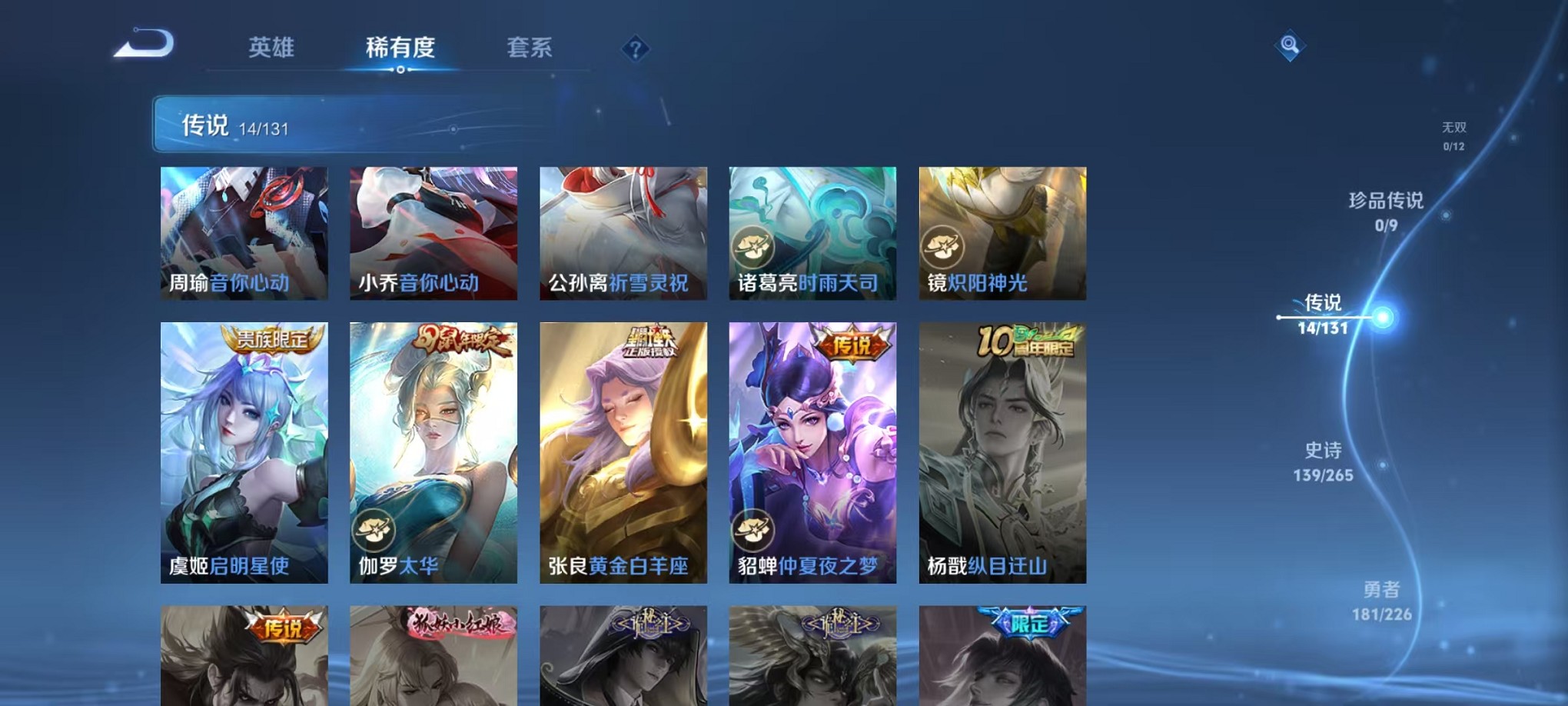Select the 稀有度 tab
The height and width of the screenshot is (706, 1568).
pyautogui.click(x=400, y=48)
